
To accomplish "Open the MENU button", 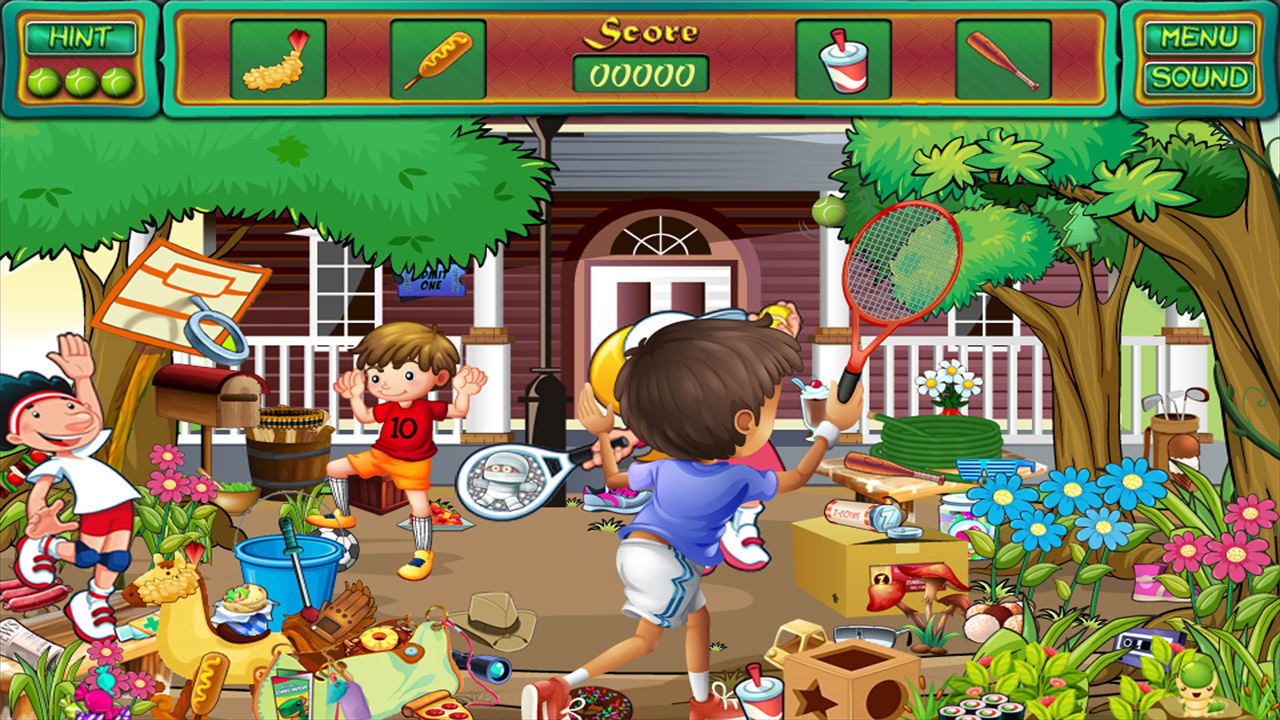I will [x=1197, y=38].
